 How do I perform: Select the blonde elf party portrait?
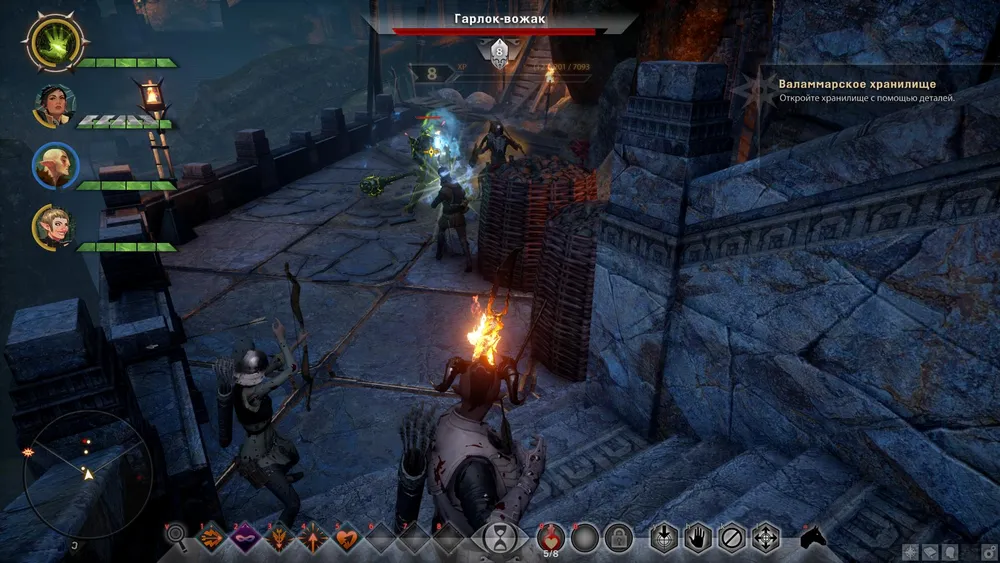55,227
